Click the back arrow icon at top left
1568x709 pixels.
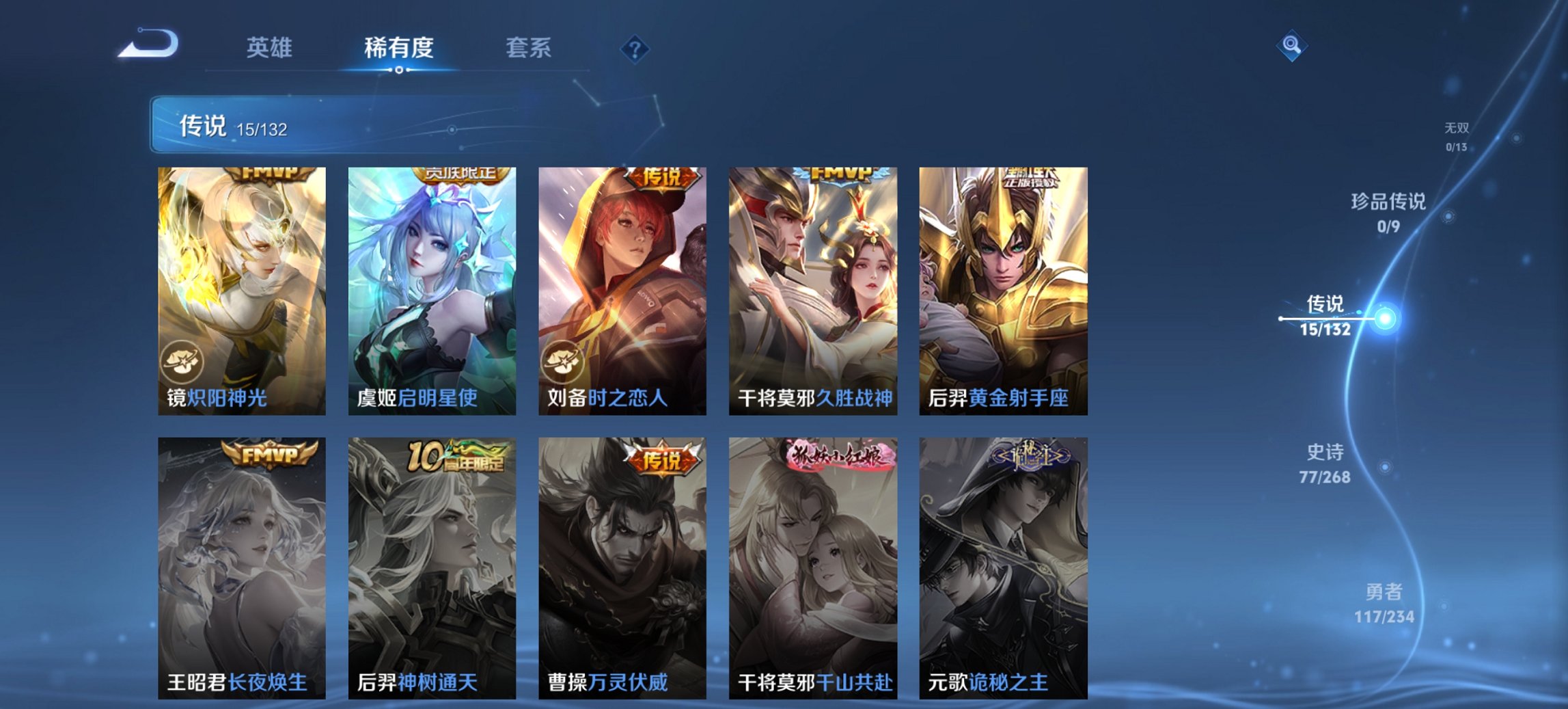[x=149, y=44]
